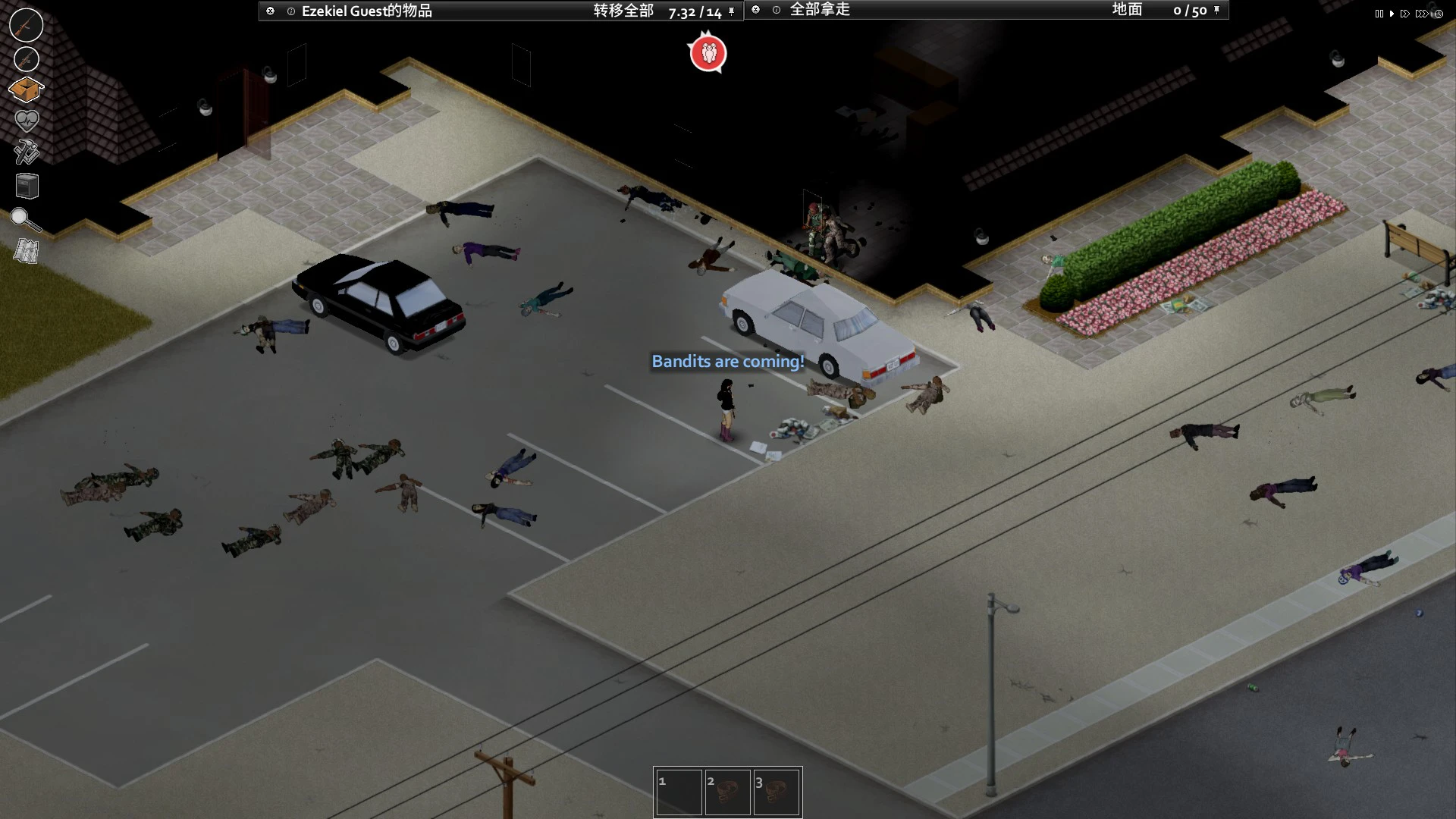Click the furniture cabinet icon
The height and width of the screenshot is (819, 1456).
pos(27,186)
